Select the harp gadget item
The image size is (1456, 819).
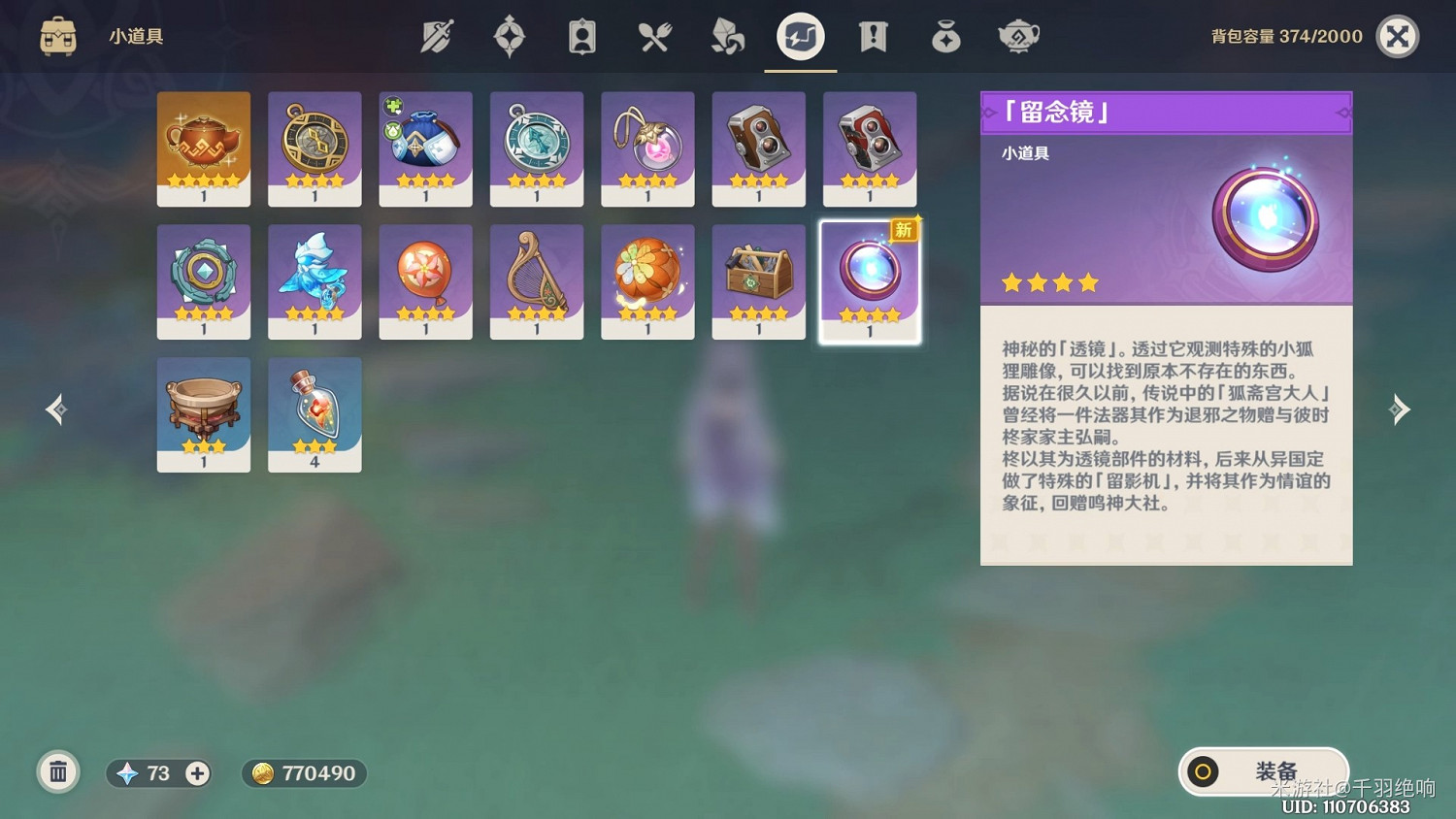(536, 280)
